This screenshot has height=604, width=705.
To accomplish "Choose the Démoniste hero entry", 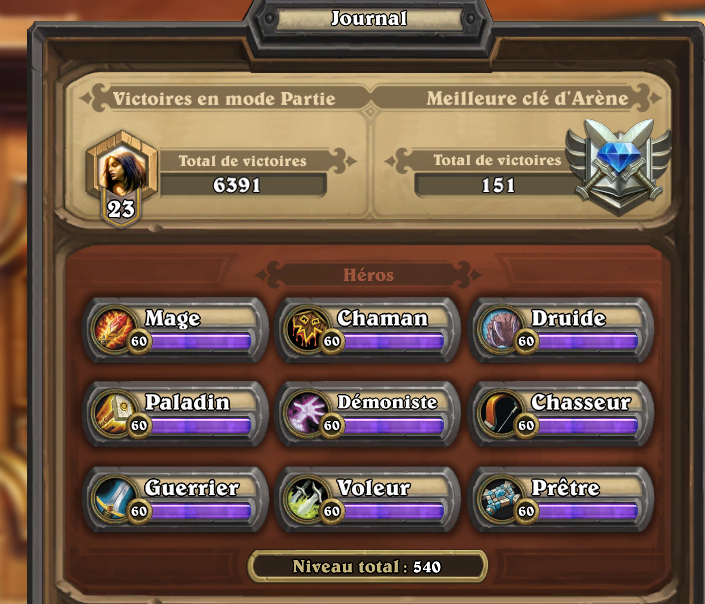I will click(369, 413).
